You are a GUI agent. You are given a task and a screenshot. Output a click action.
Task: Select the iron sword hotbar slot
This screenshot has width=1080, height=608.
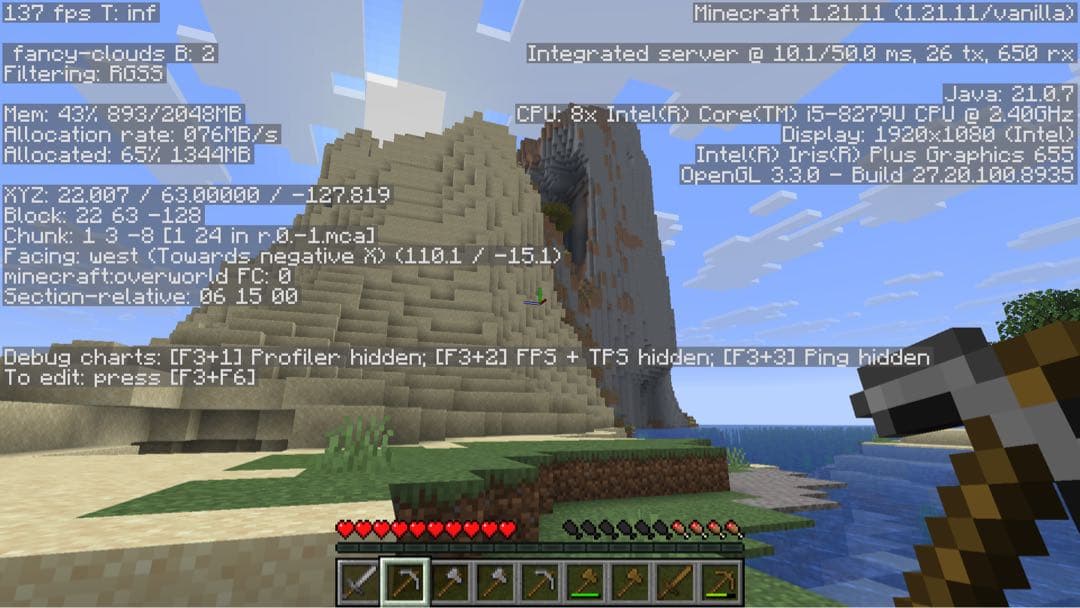pos(358,582)
